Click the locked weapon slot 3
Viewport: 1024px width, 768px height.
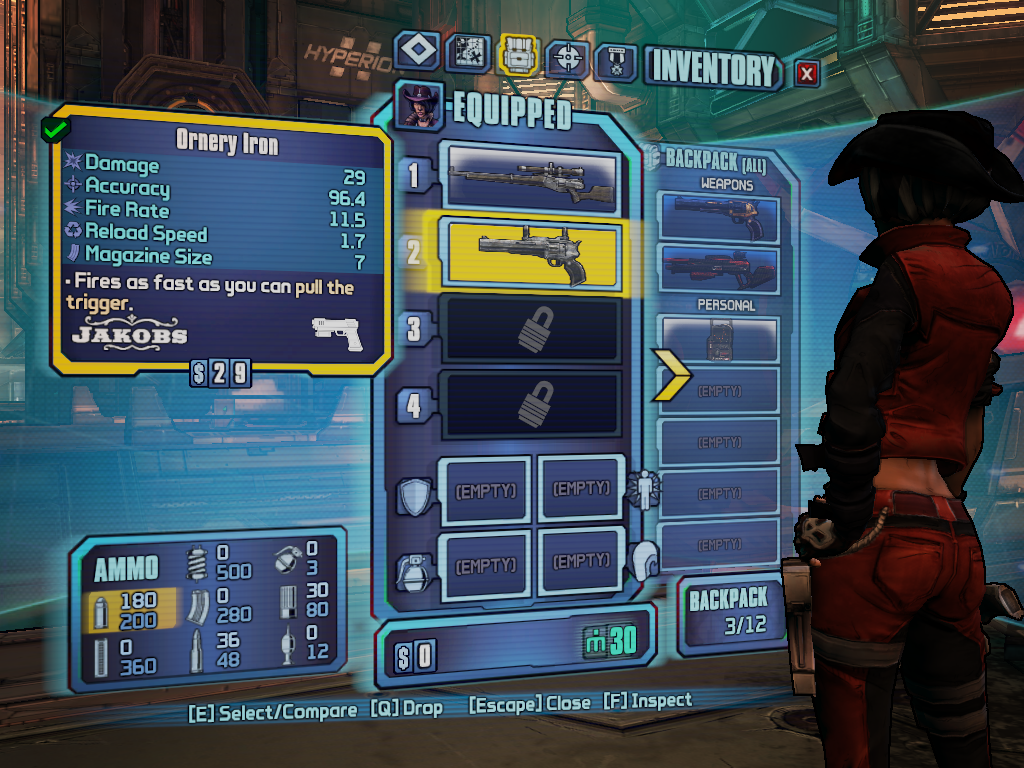click(533, 329)
